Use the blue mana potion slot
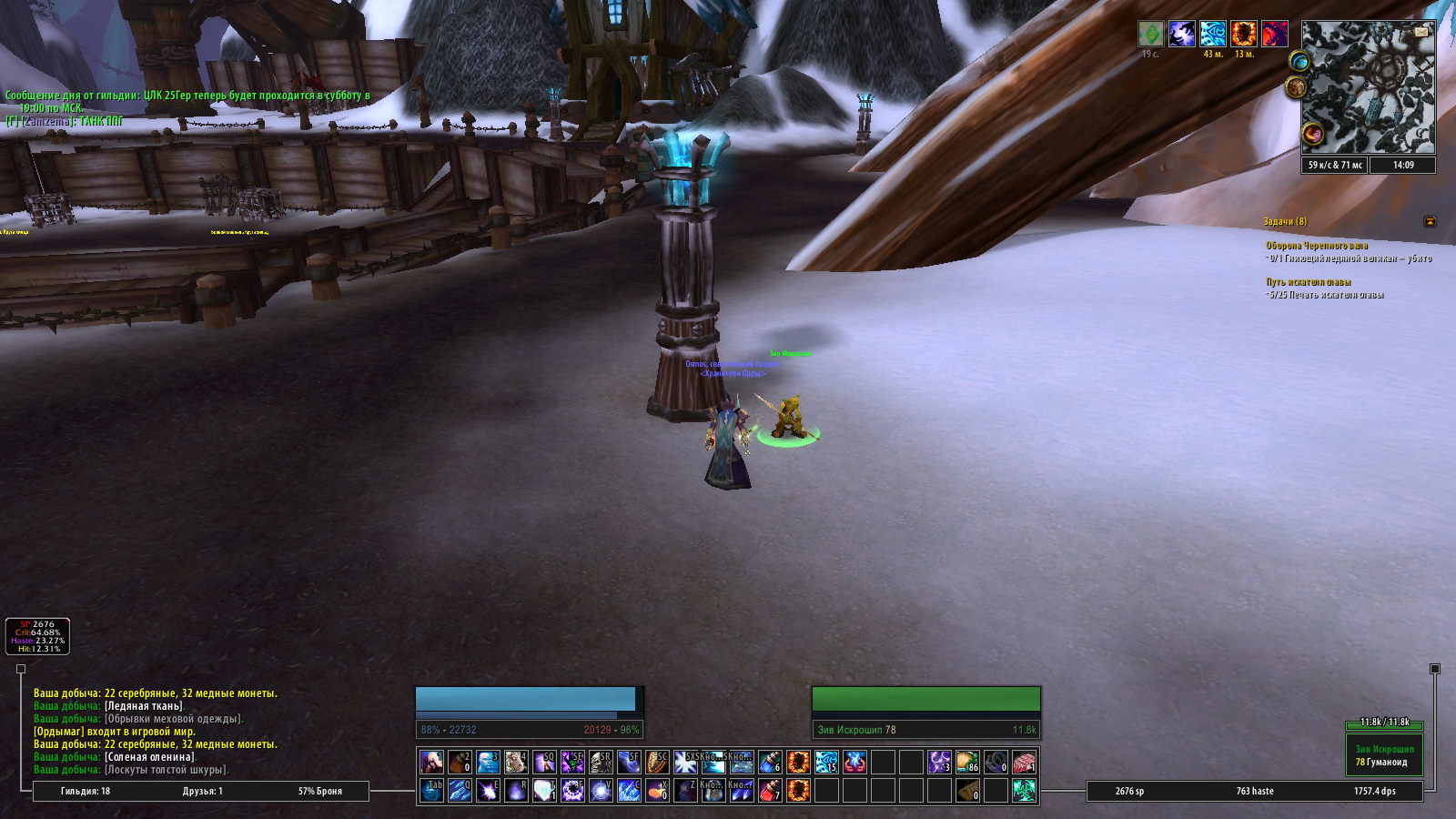Screen dimensions: 1456x819 tap(770, 762)
